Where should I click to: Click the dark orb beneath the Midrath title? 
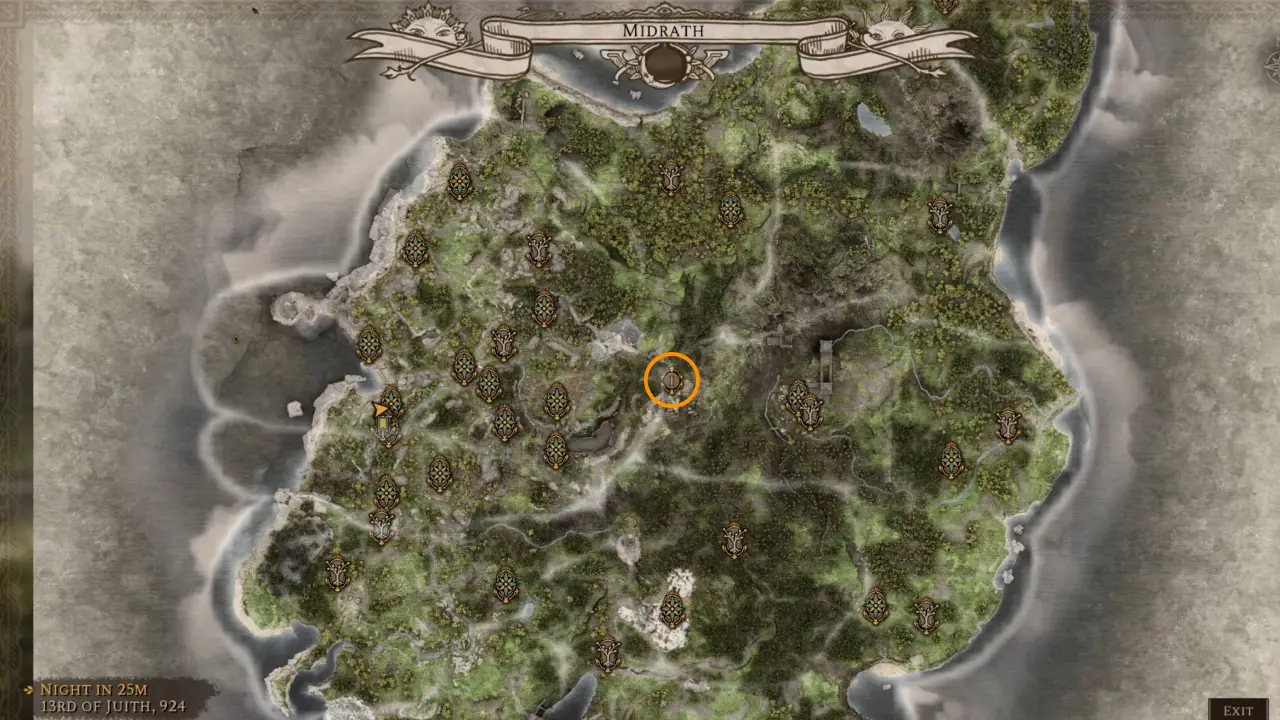click(x=663, y=64)
